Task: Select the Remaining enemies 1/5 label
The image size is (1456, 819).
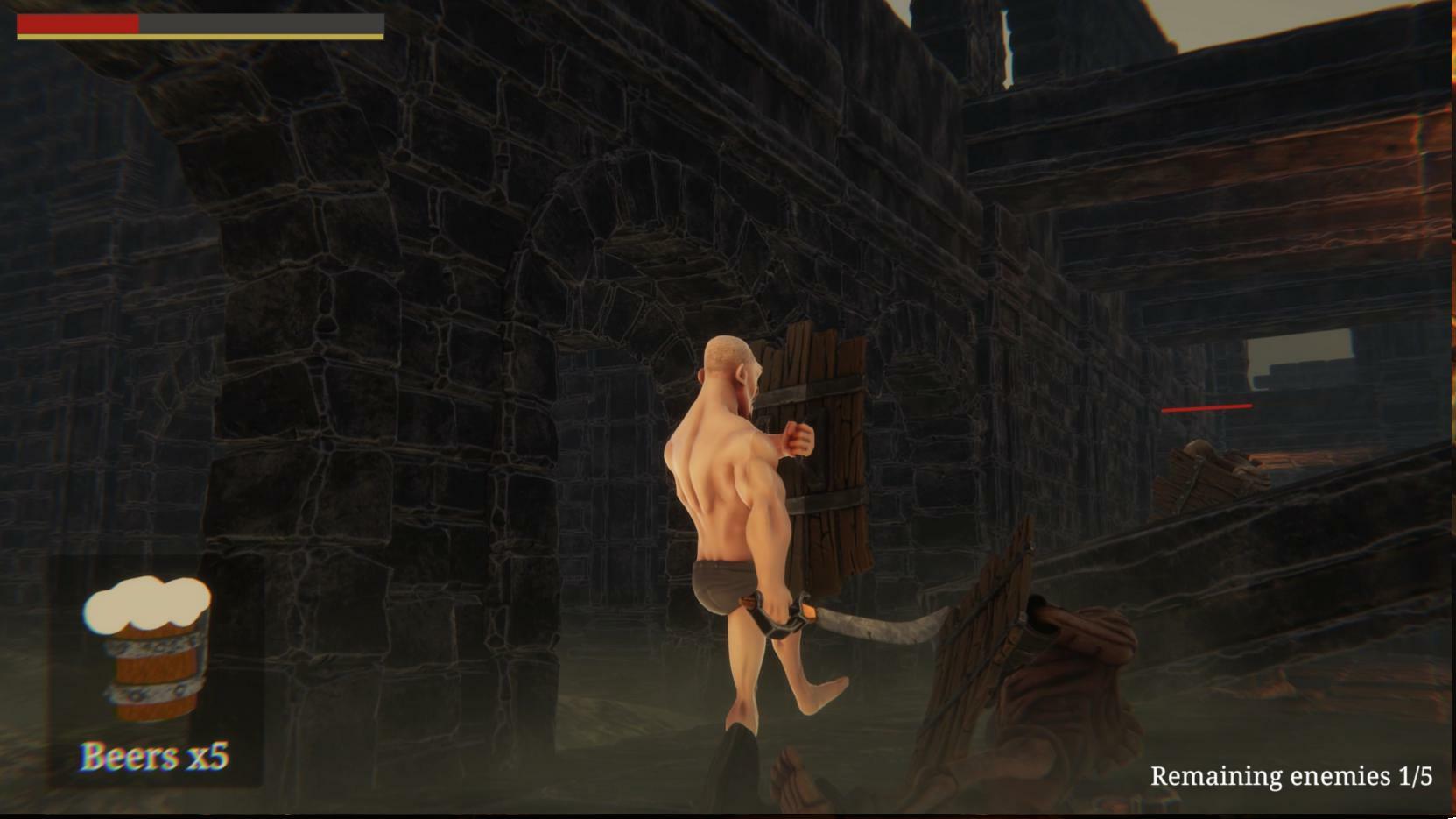Action: [x=1291, y=774]
